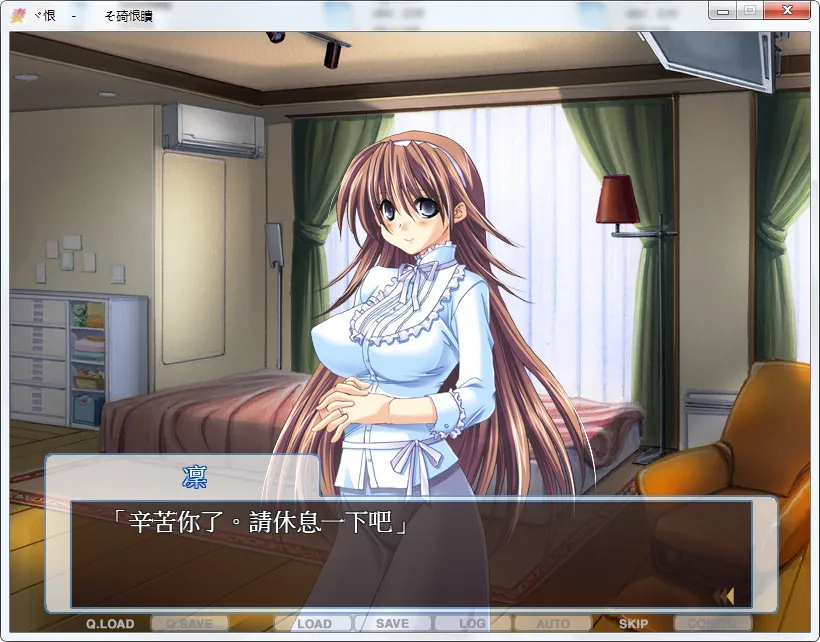Viewport: 820px width, 642px height.
Task: Toggle AUTO text advance mode
Action: (553, 624)
